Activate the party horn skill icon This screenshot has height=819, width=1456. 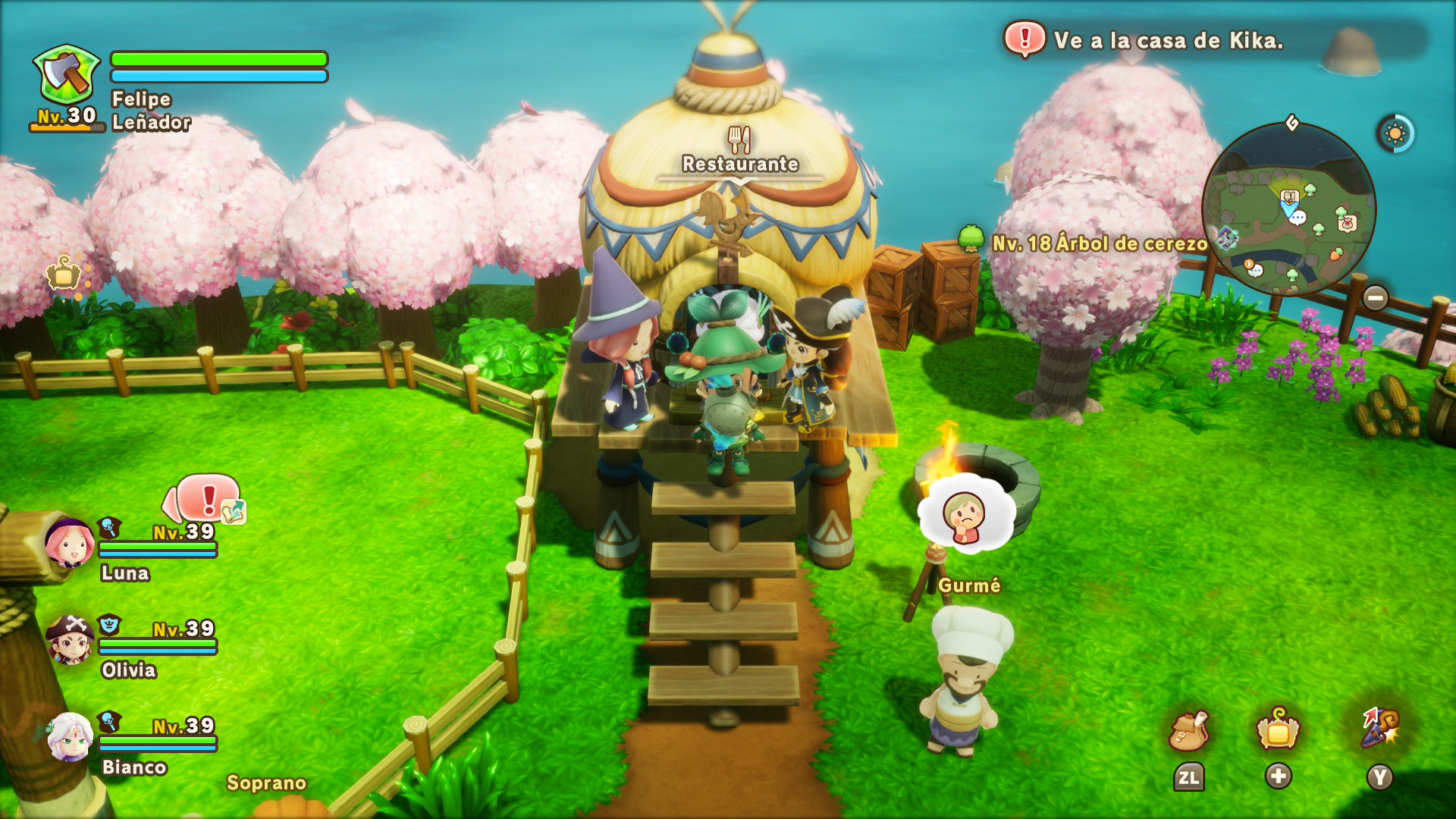pos(1380,729)
